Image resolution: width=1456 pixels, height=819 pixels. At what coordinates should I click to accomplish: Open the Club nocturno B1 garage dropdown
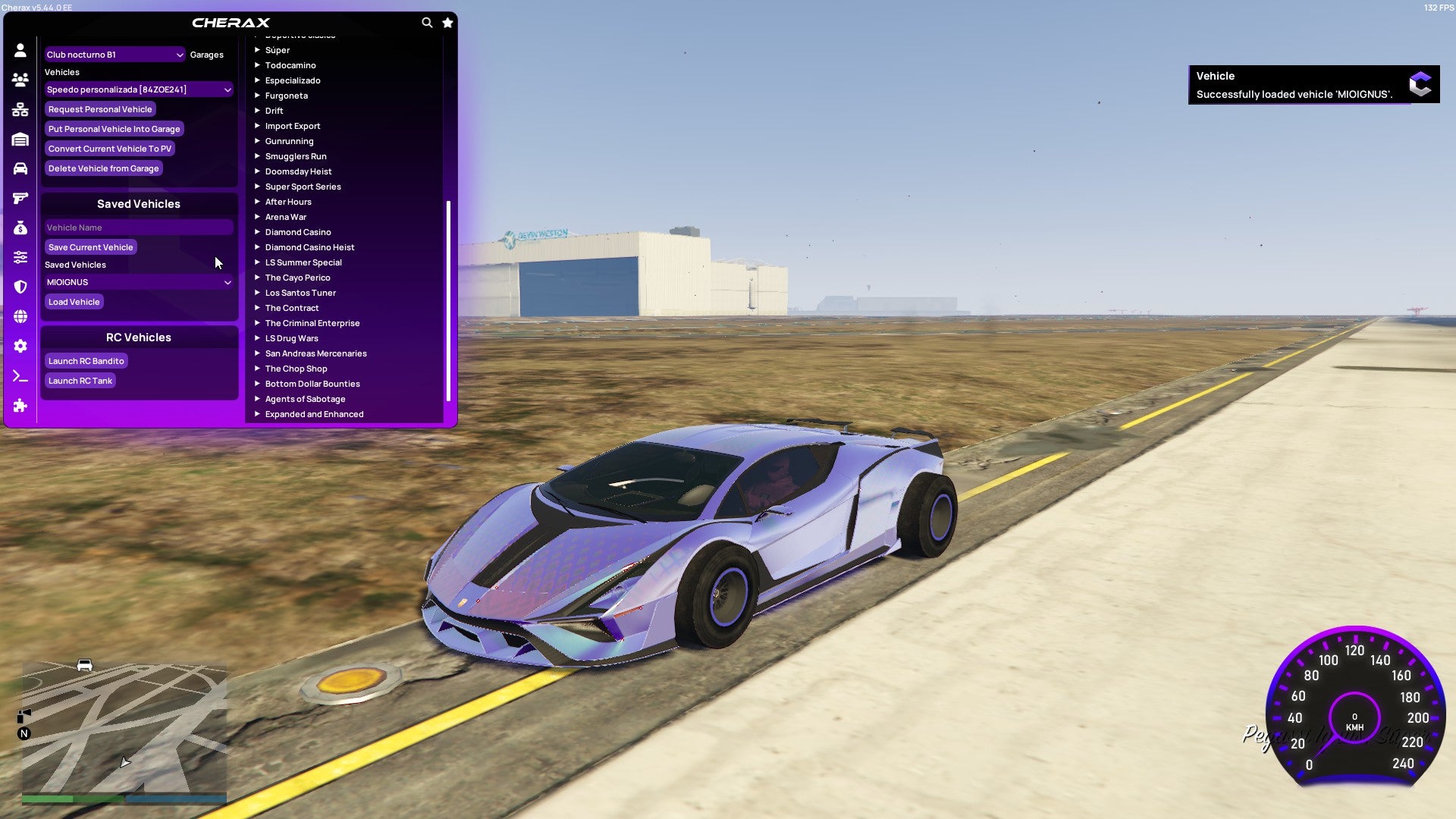coord(114,54)
